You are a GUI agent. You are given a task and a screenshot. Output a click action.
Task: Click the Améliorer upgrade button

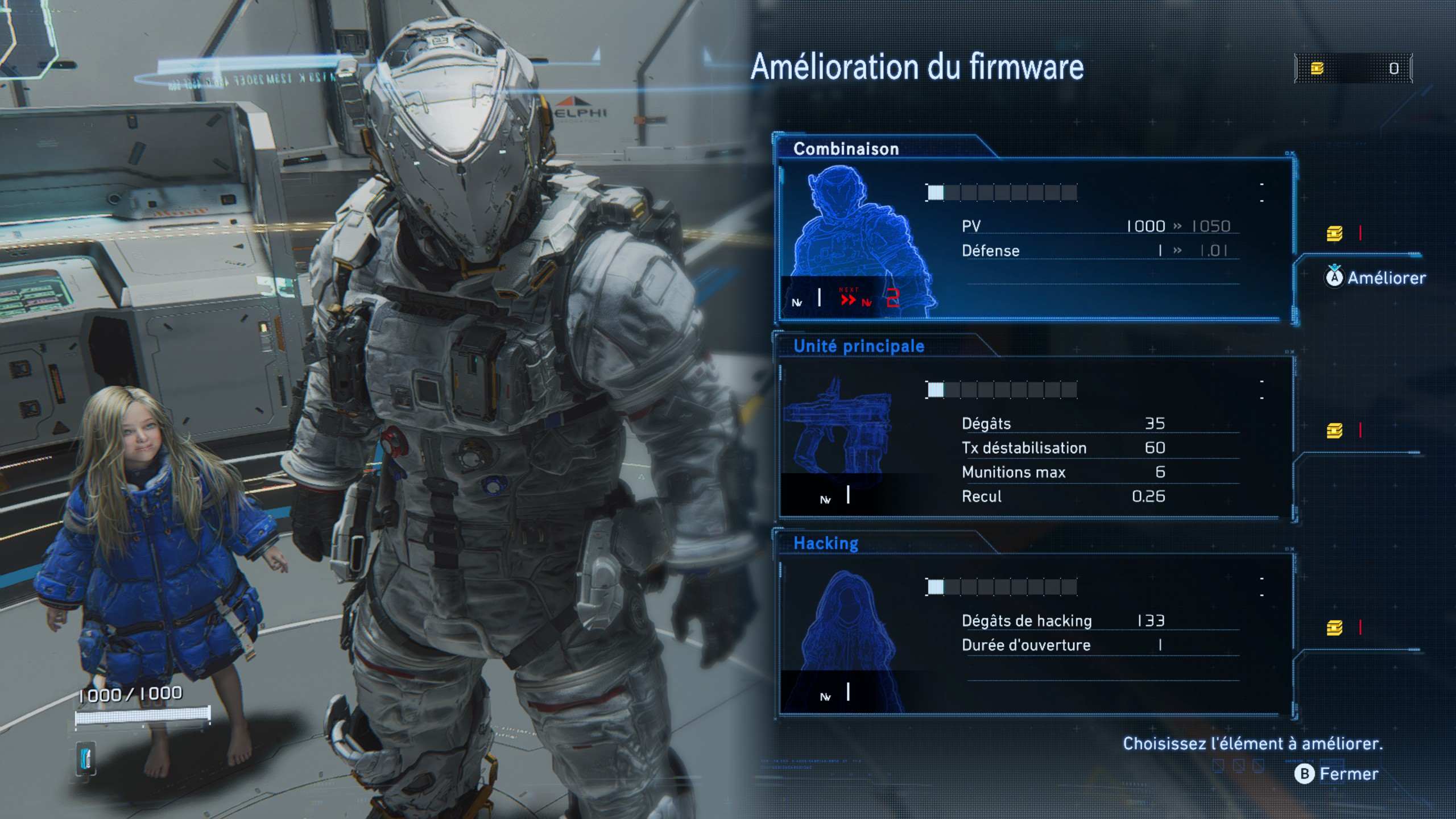1376,278
